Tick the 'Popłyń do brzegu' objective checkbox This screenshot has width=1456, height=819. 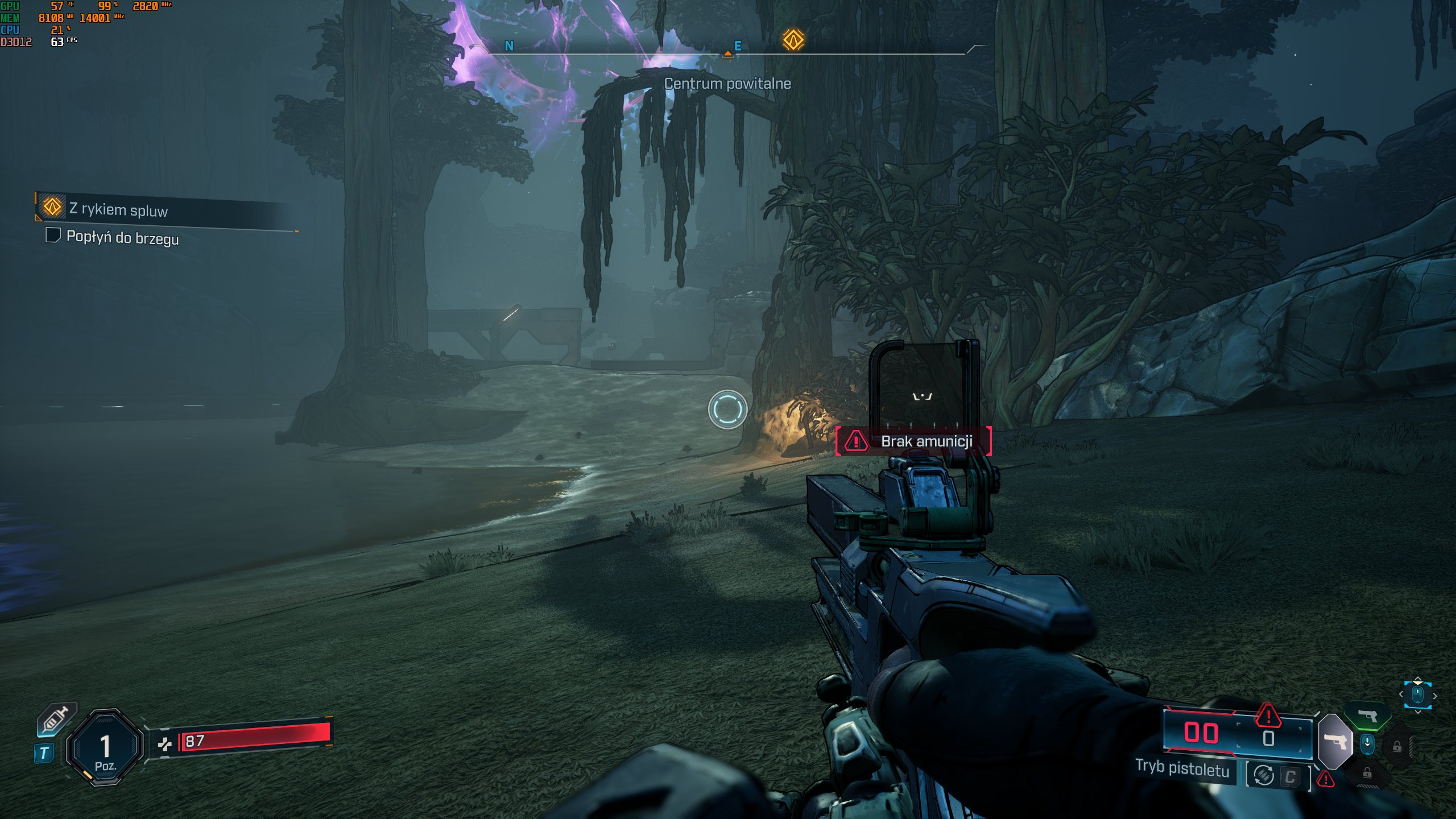pyautogui.click(x=53, y=235)
